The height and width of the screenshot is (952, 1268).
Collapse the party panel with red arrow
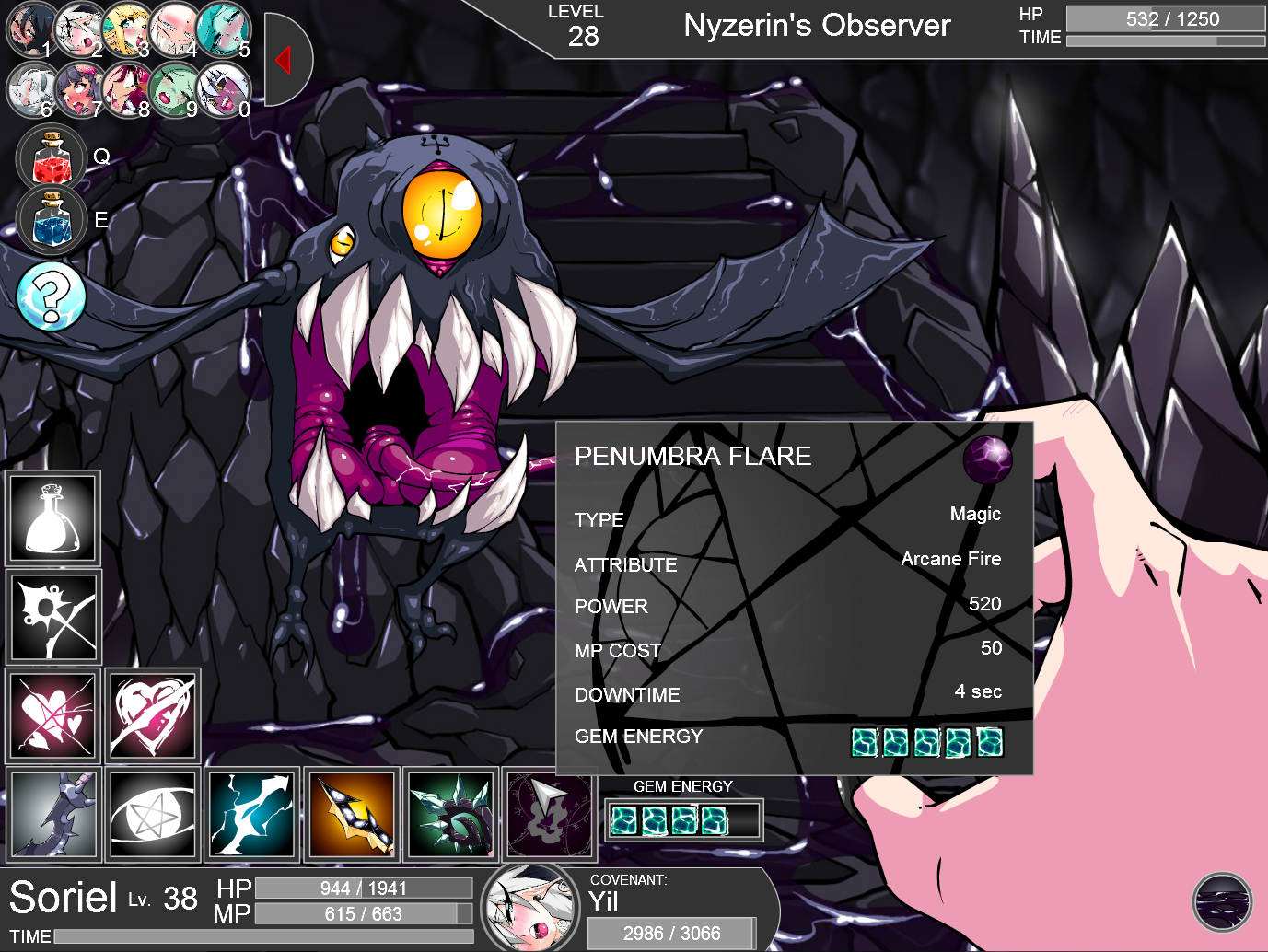(x=285, y=60)
